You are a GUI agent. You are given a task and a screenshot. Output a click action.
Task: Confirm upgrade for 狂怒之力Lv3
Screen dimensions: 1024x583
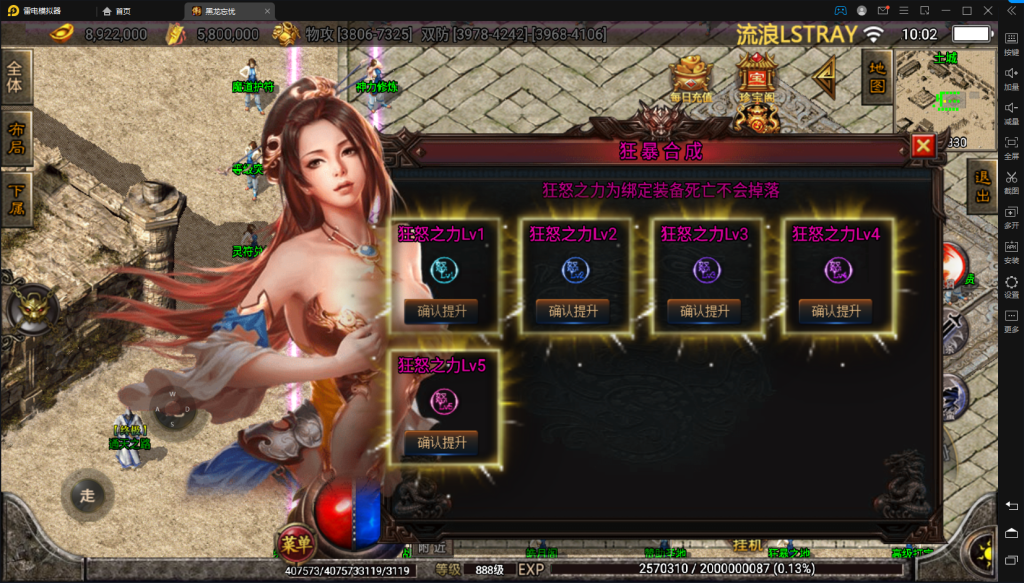(704, 311)
